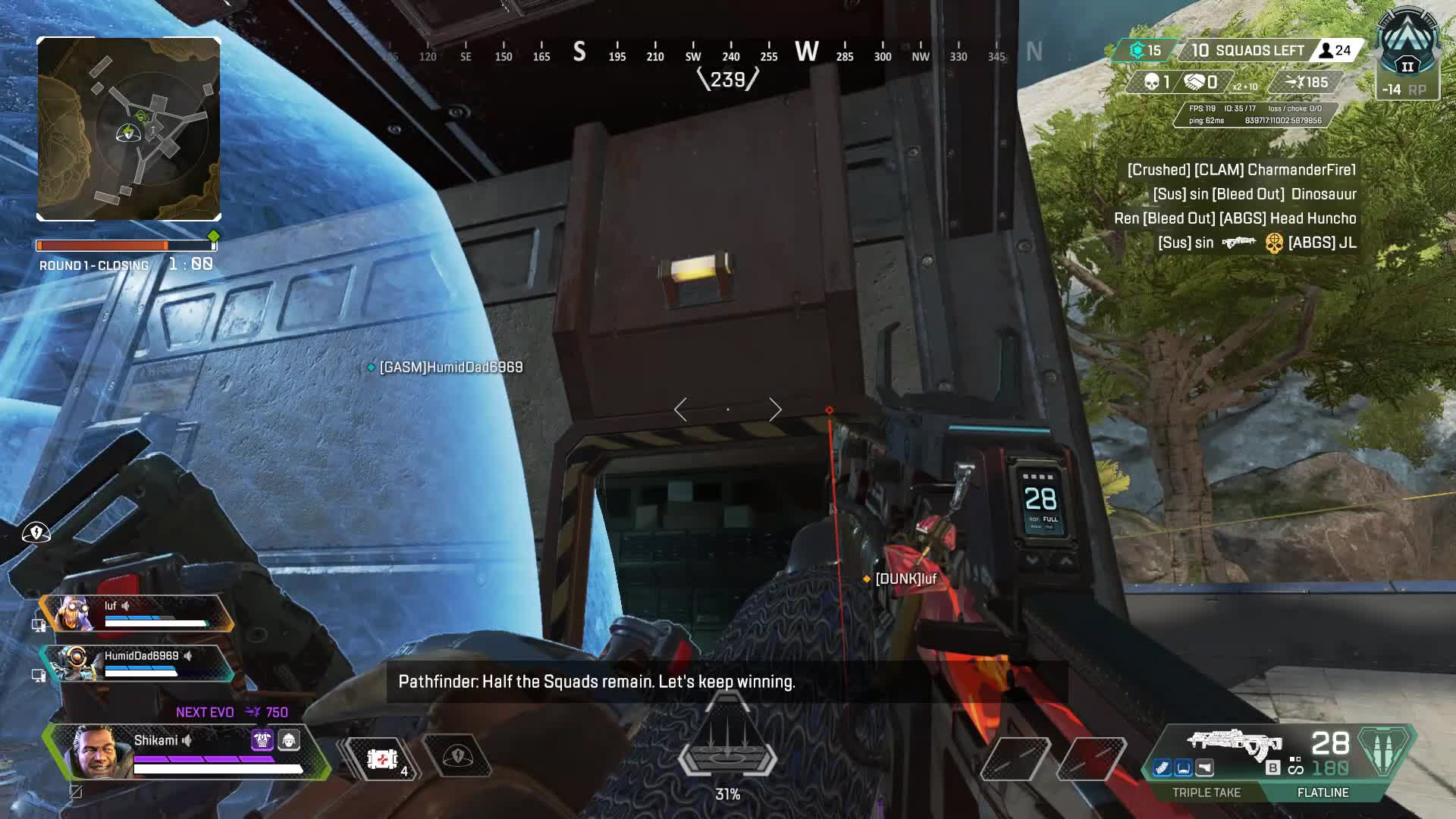The width and height of the screenshot is (1456, 819).
Task: Activate the dome shield tactical ability
Action: point(457,757)
